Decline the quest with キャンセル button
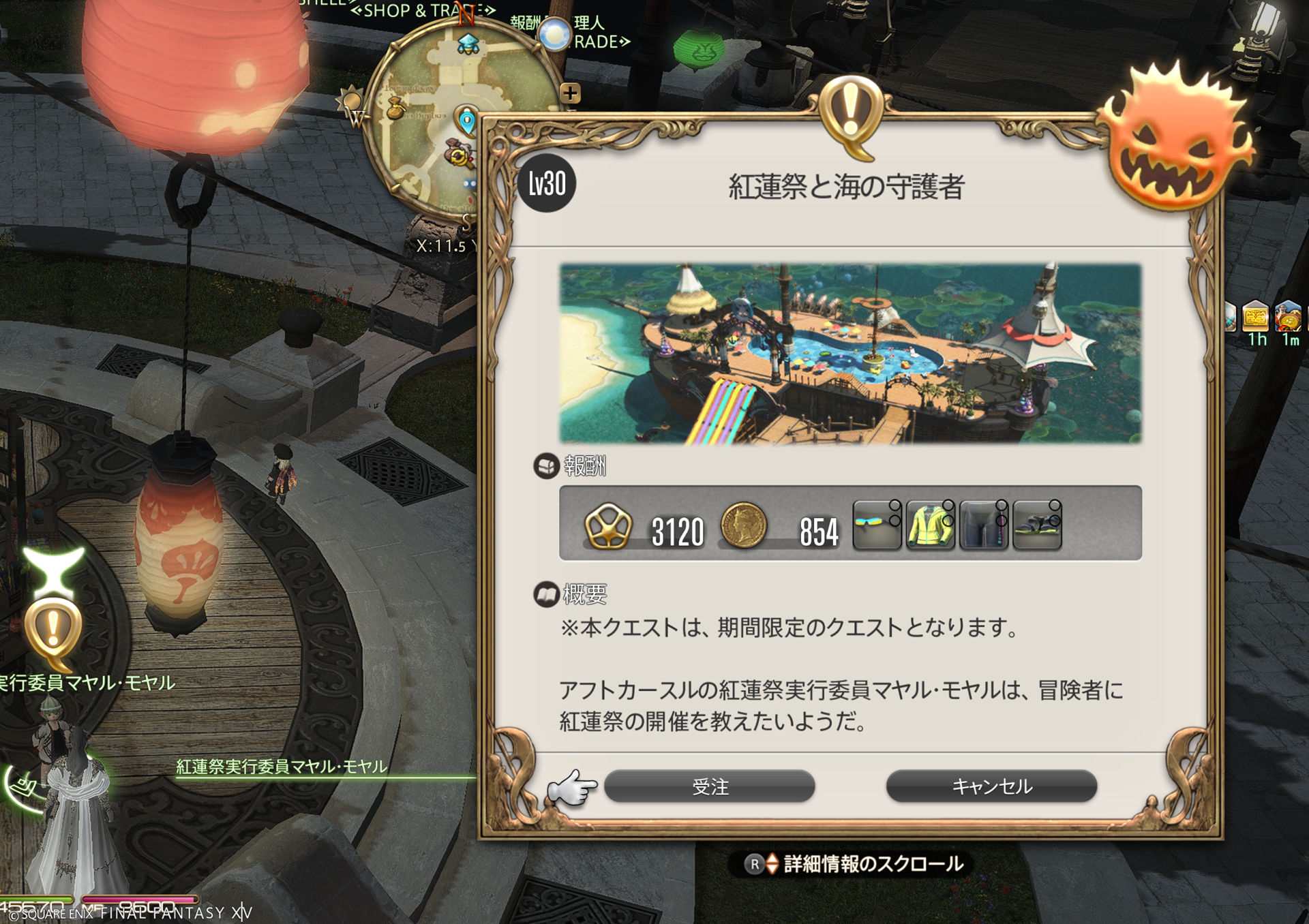This screenshot has height=924, width=1309. coord(991,786)
